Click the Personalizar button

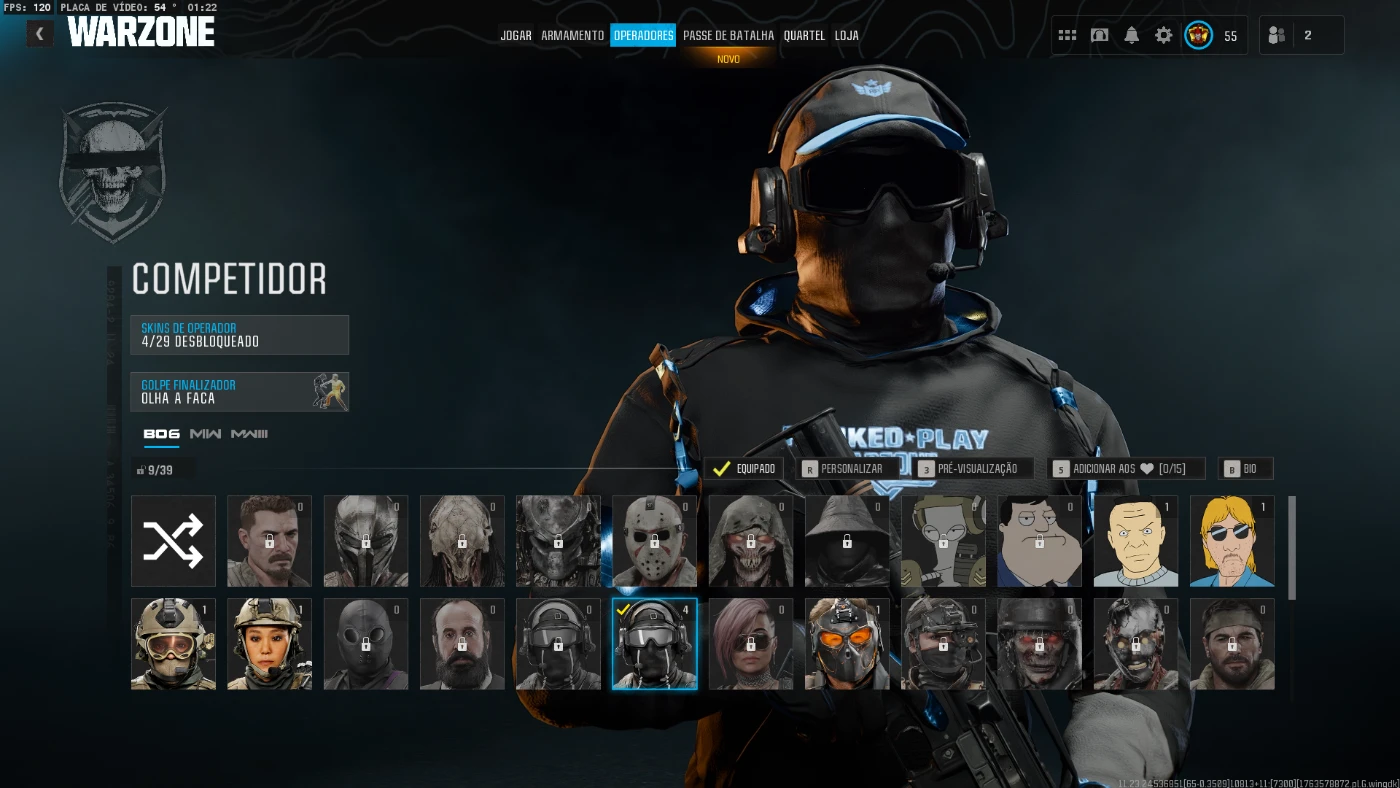842,469
